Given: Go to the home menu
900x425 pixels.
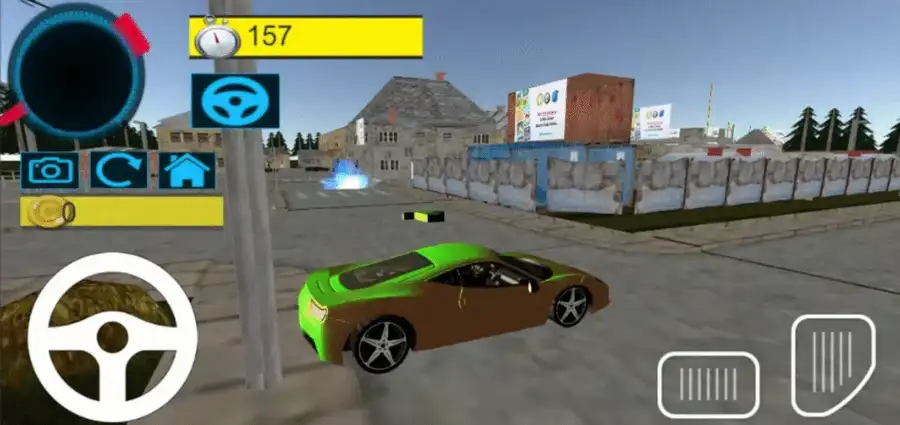Looking at the screenshot, I should (x=187, y=169).
